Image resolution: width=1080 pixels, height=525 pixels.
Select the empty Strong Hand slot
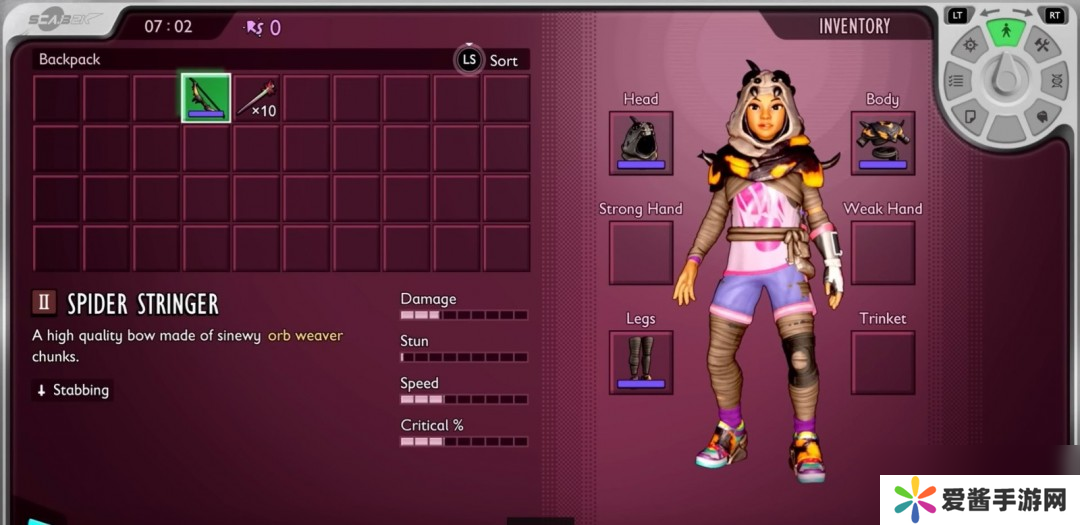[641, 252]
